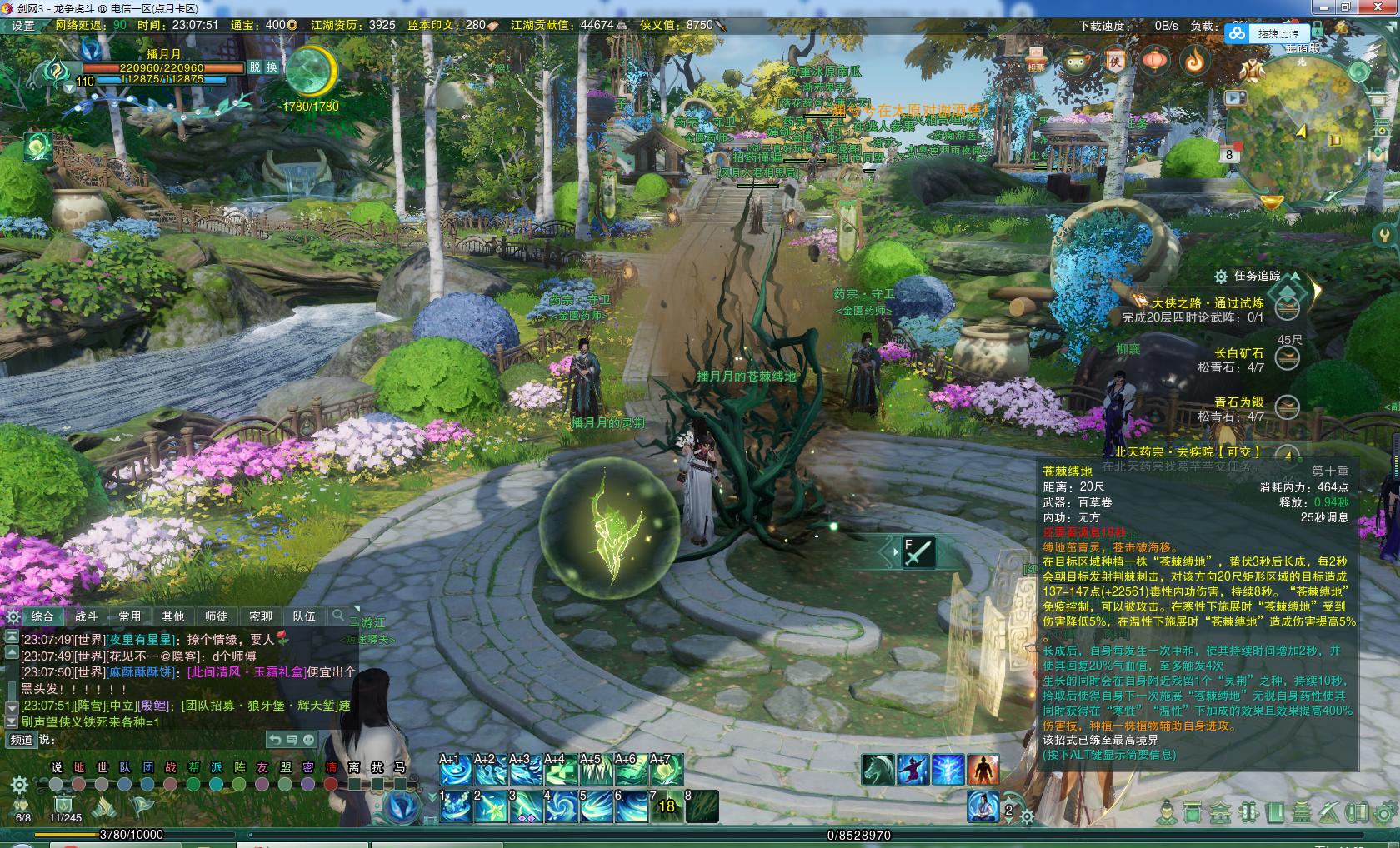Open the 密聊 private chat tab
The height and width of the screenshot is (848, 1400).
point(261,616)
